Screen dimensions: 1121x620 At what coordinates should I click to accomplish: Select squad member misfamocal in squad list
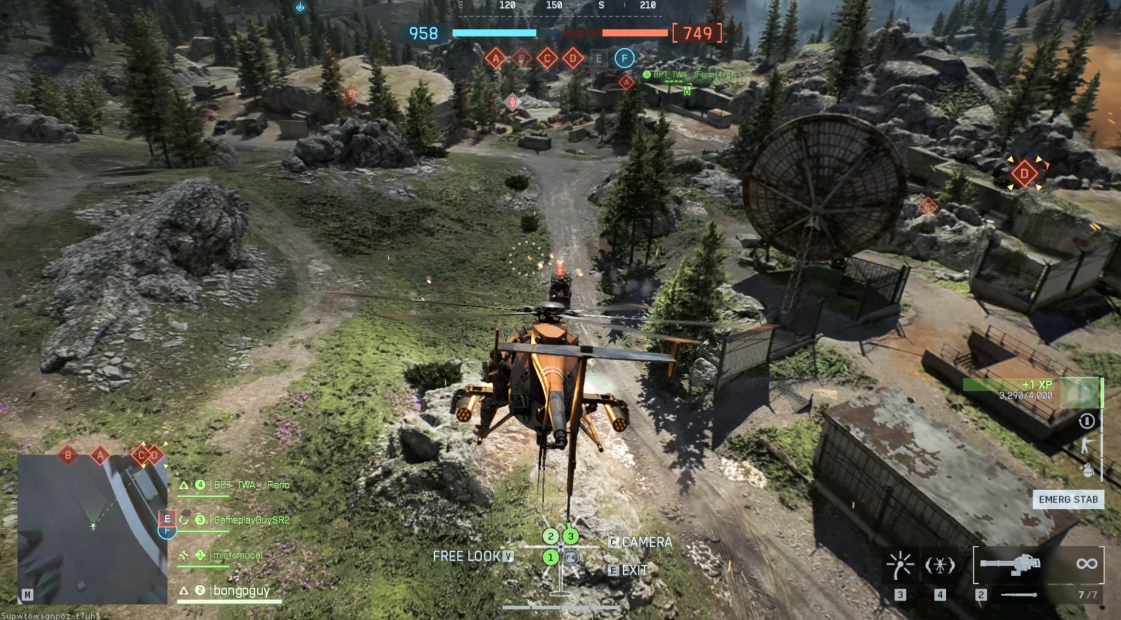[234, 554]
